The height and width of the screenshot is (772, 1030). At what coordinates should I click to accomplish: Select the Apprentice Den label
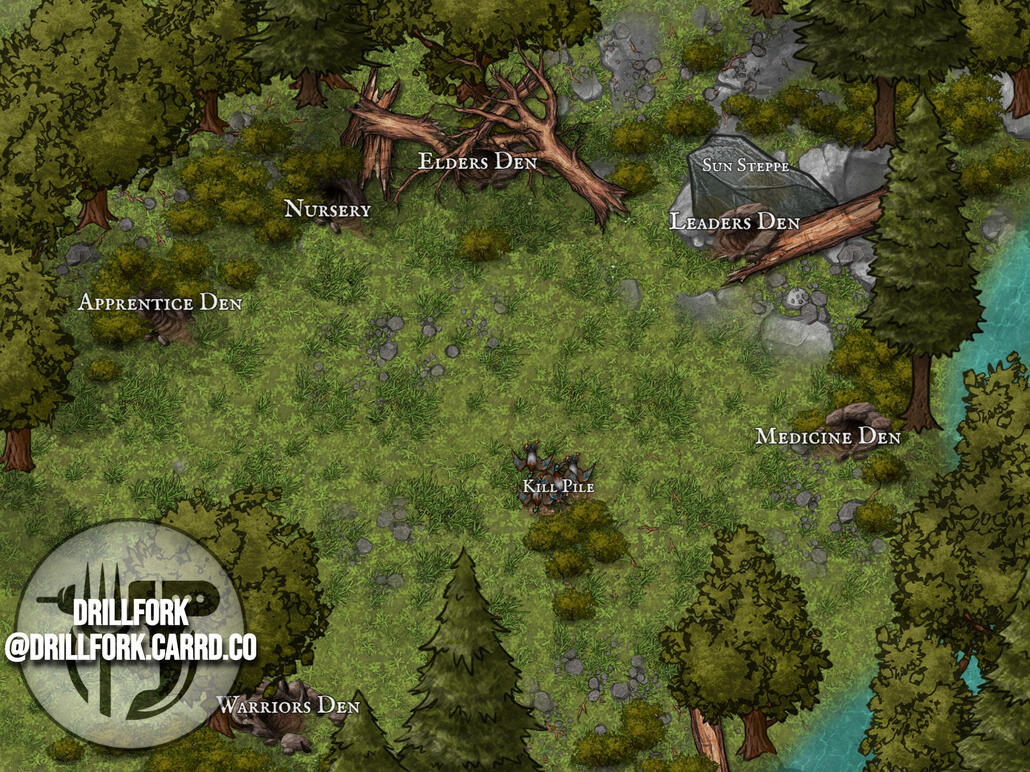click(x=160, y=302)
